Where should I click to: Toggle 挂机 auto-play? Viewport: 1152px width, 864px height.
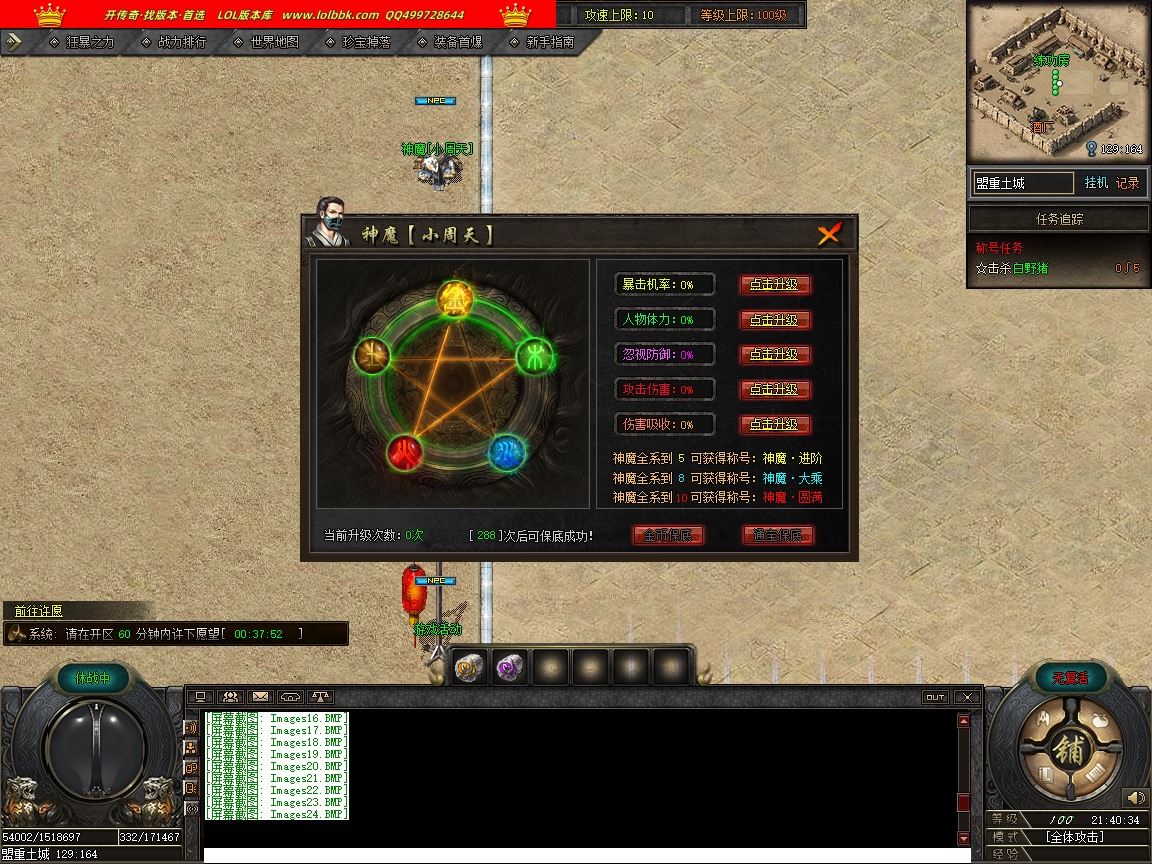(1096, 183)
